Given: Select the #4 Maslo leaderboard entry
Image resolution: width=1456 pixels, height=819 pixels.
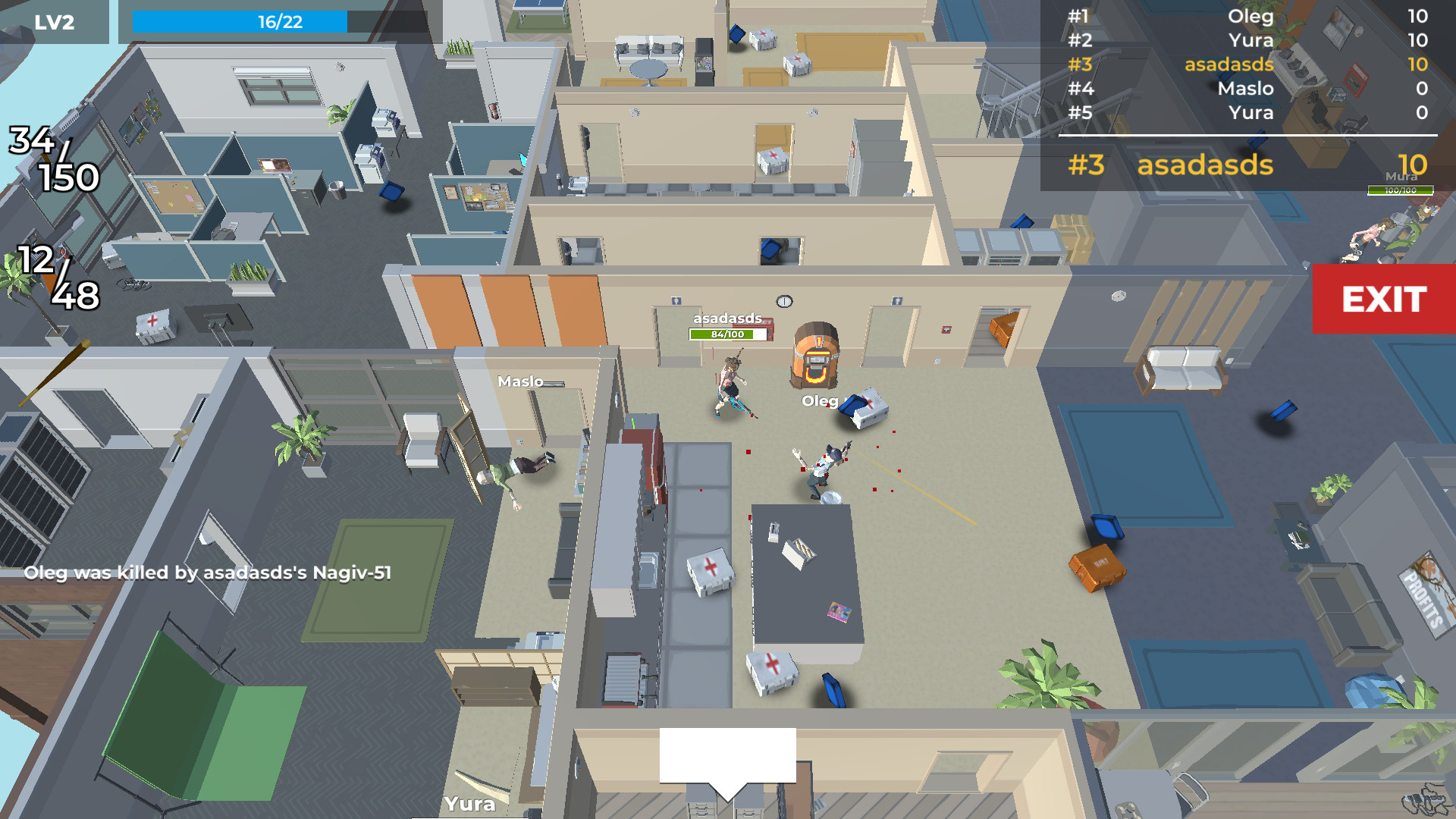Looking at the screenshot, I should click(1247, 89).
